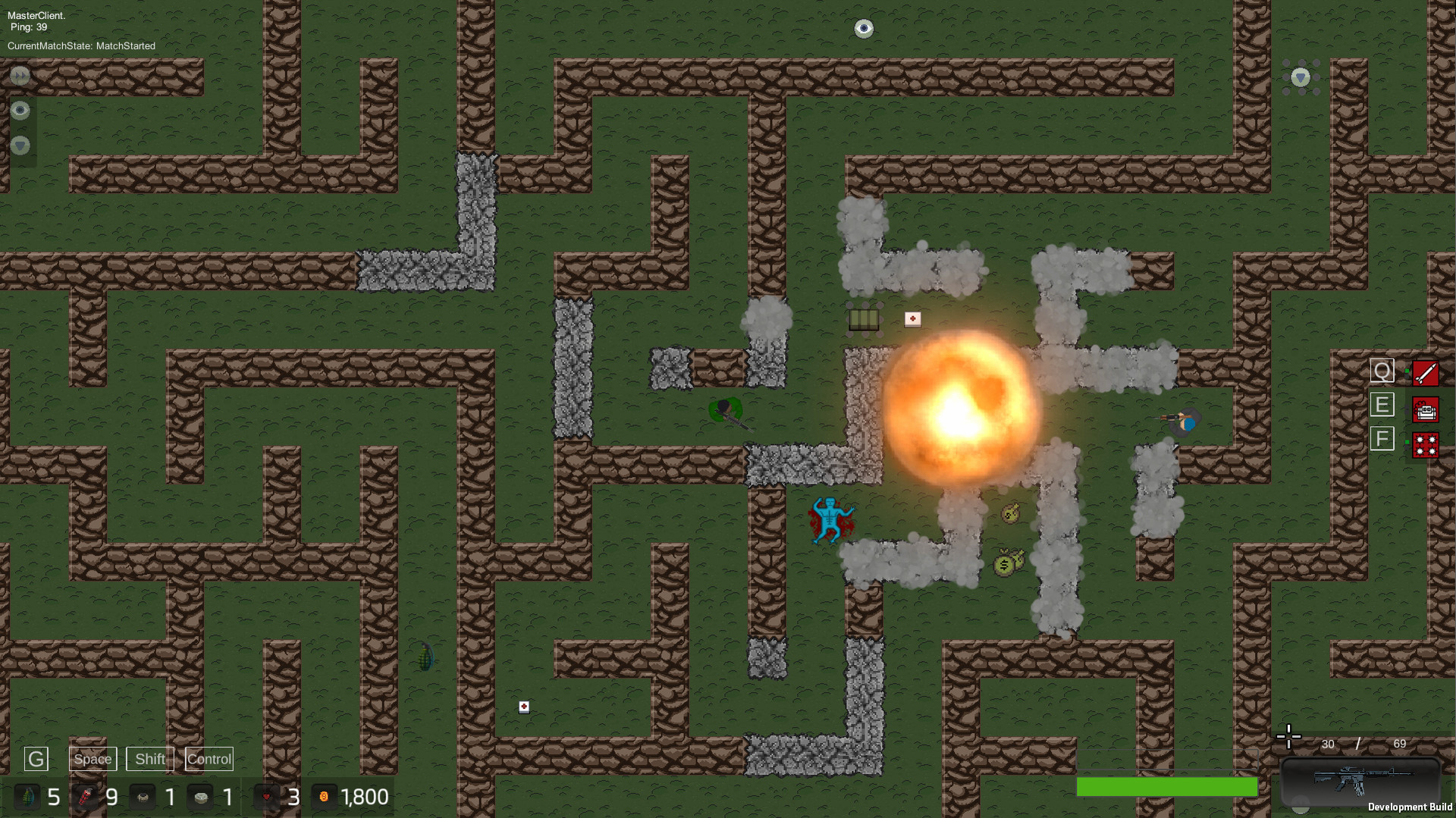Toggle the eye visibility icon on the left edge

click(20, 110)
